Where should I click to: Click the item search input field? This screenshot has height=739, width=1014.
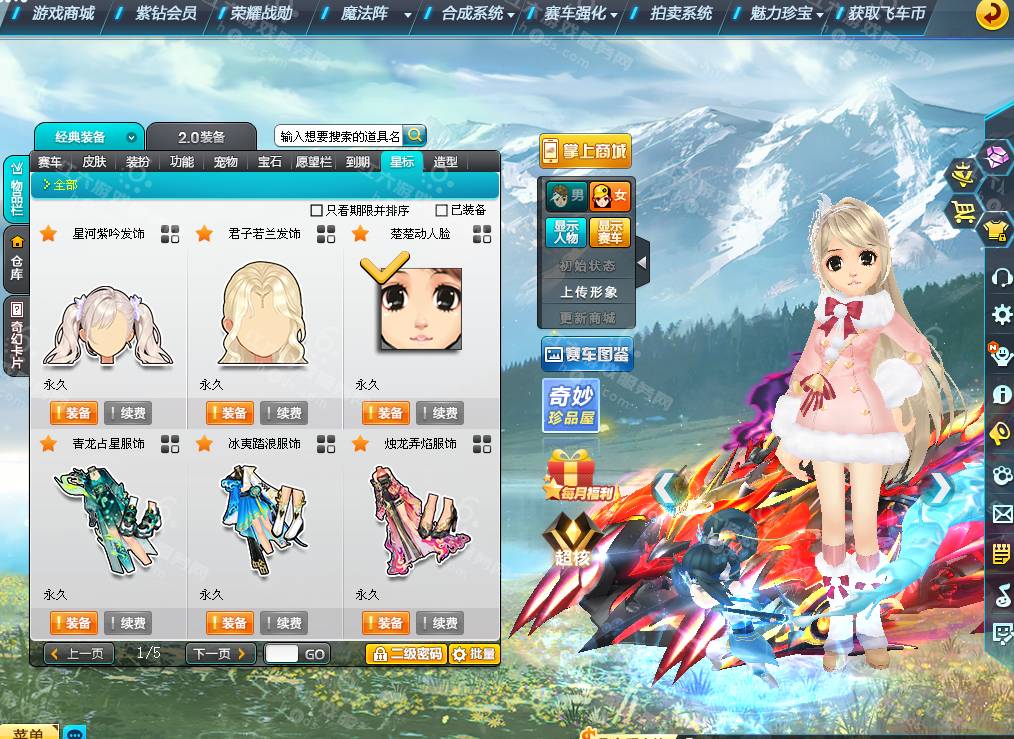point(340,136)
